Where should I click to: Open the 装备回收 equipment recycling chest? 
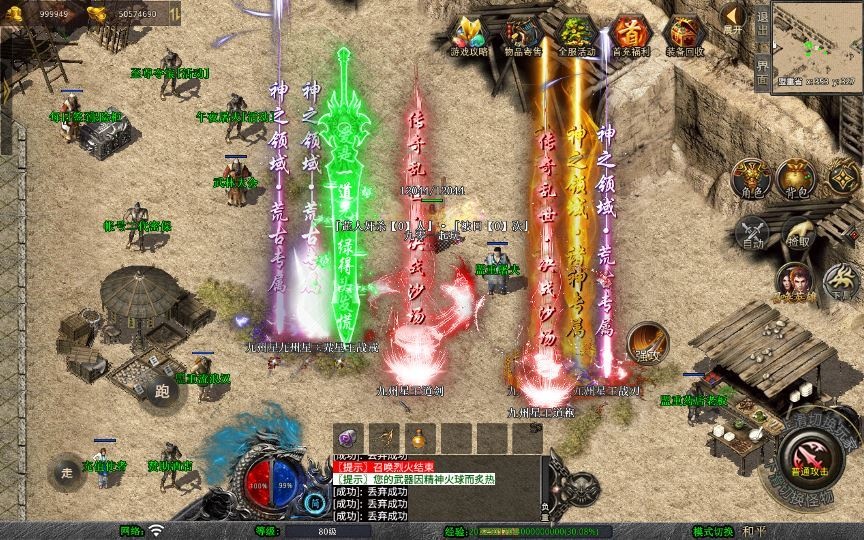pos(683,36)
